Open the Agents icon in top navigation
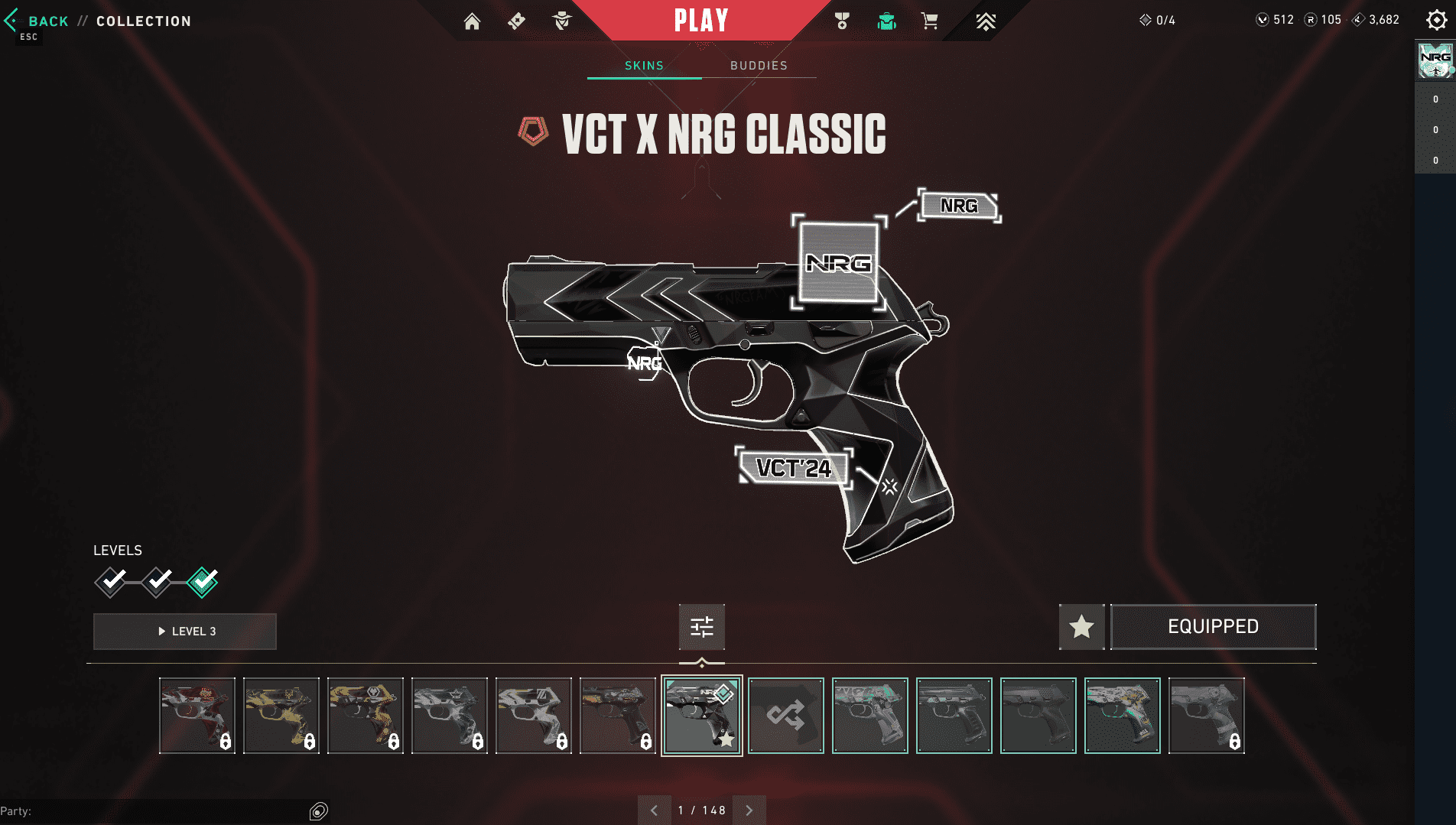1456x825 pixels. tap(562, 21)
